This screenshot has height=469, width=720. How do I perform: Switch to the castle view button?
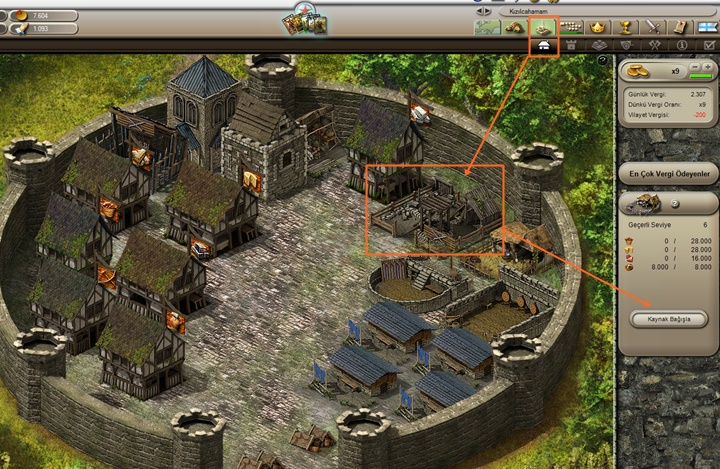572,45
